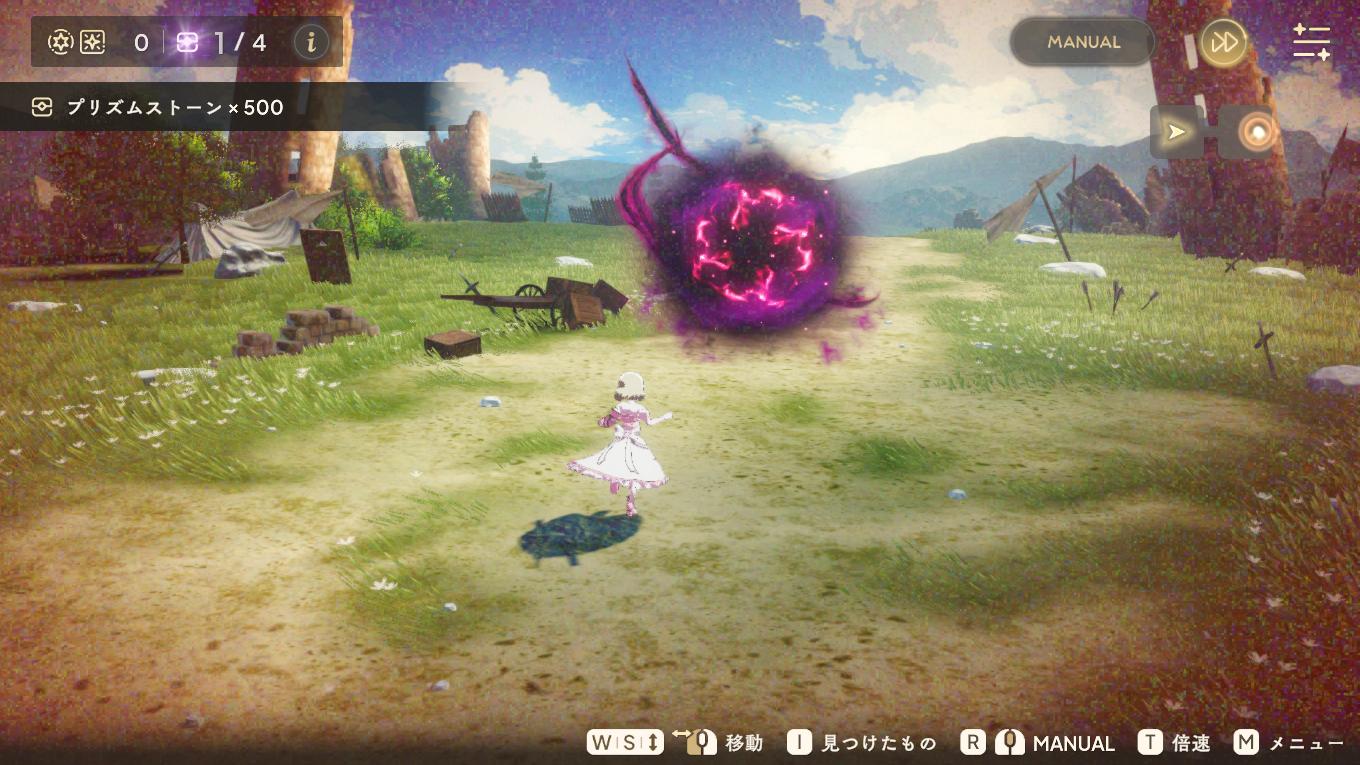
Task: Click the hexagram coin currency icon
Action: [60, 42]
